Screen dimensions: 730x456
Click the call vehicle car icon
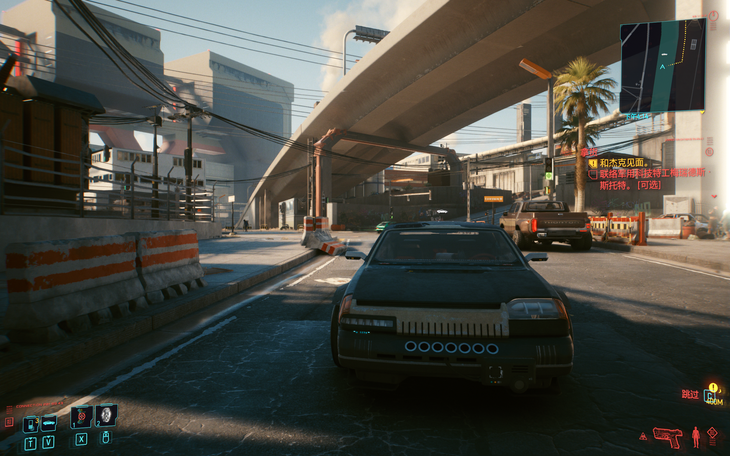(x=48, y=424)
